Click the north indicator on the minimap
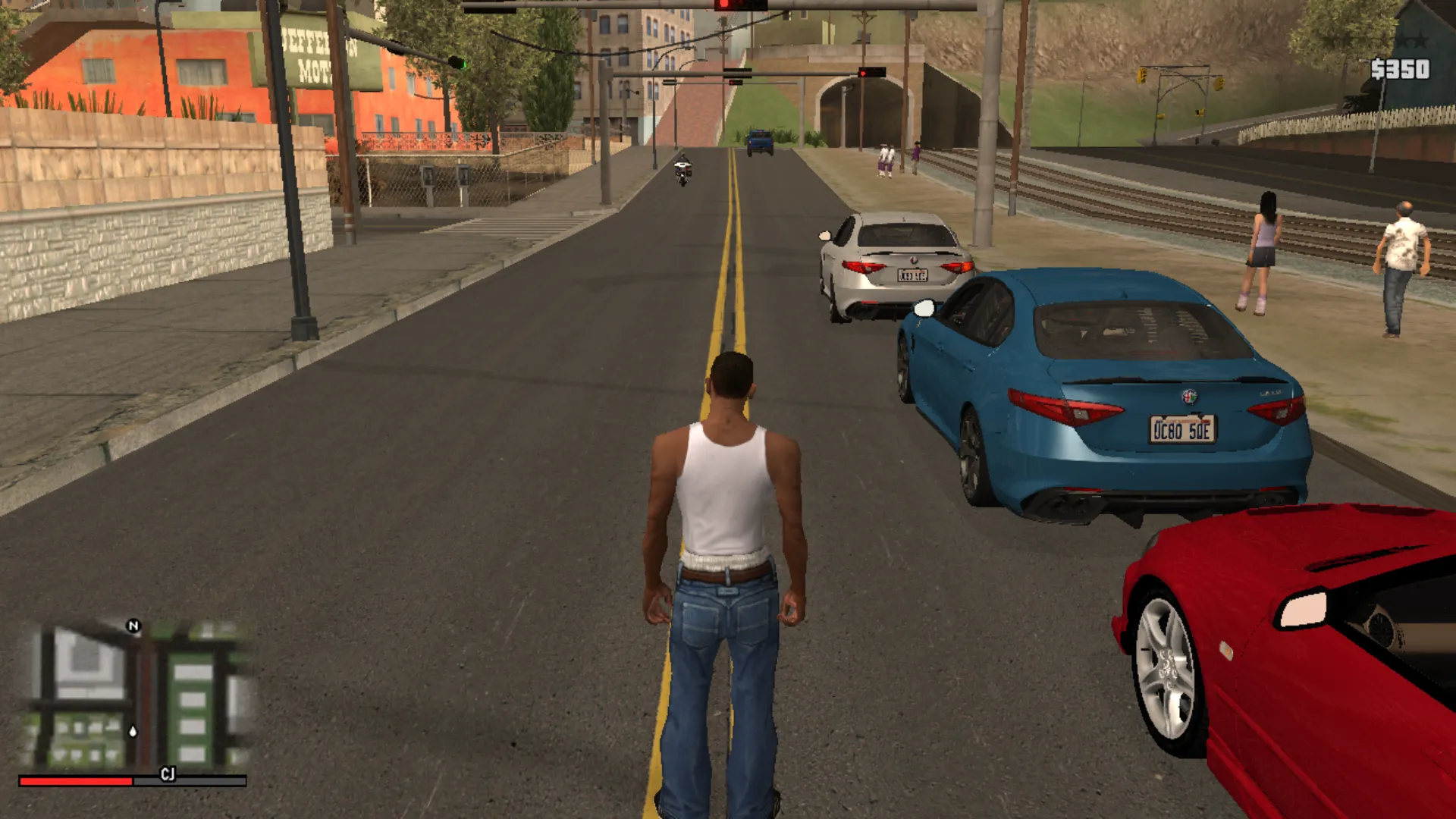The width and height of the screenshot is (1456, 819). click(x=133, y=625)
